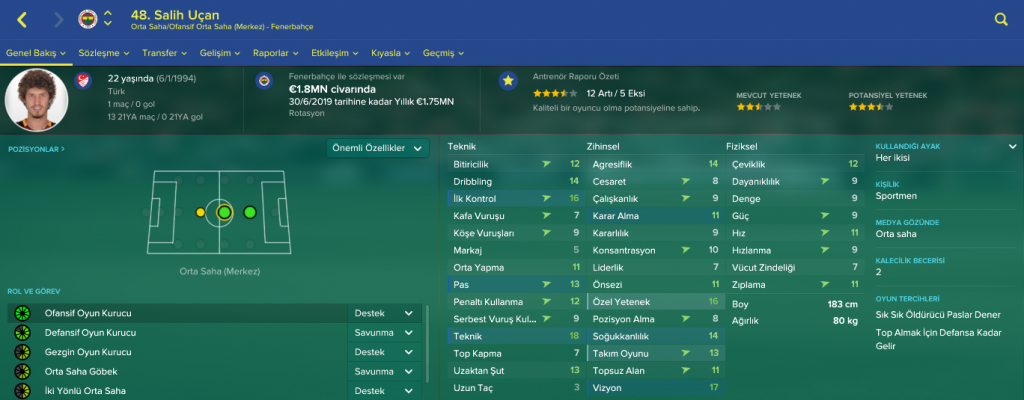Collapse the Kullandığı Ayak panel chevron
The image size is (1024, 400).
pyautogui.click(x=1012, y=146)
